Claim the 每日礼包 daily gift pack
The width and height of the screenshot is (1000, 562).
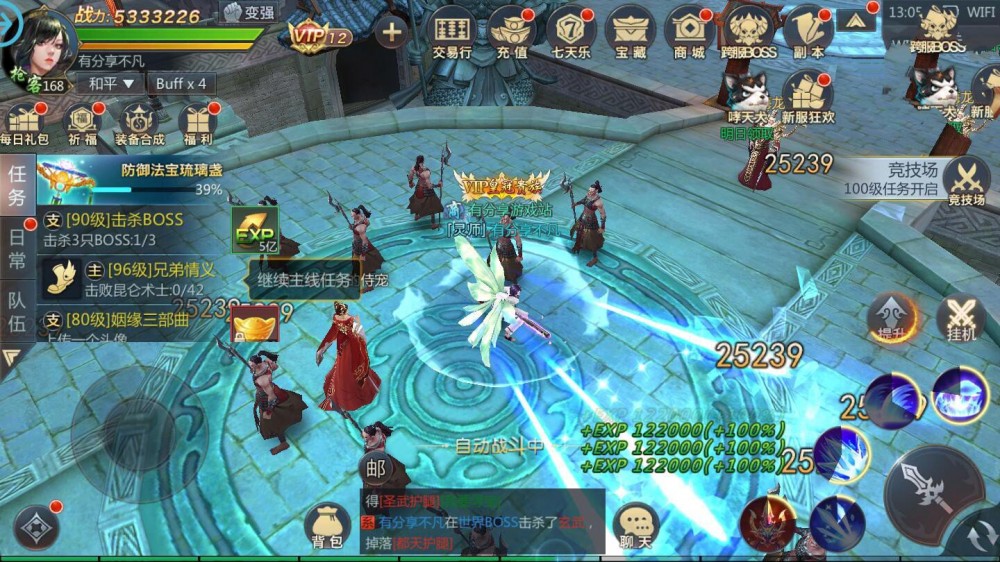[x=24, y=124]
